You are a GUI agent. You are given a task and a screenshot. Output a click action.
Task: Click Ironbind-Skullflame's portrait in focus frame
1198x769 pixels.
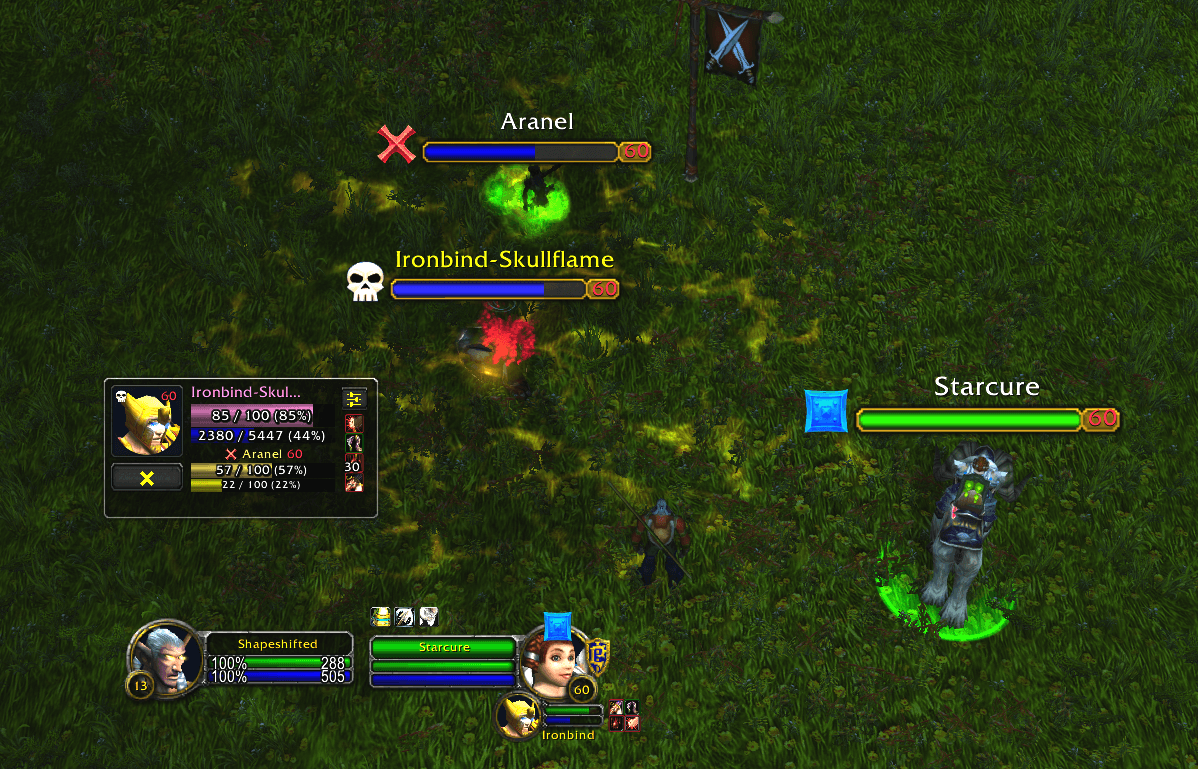147,421
